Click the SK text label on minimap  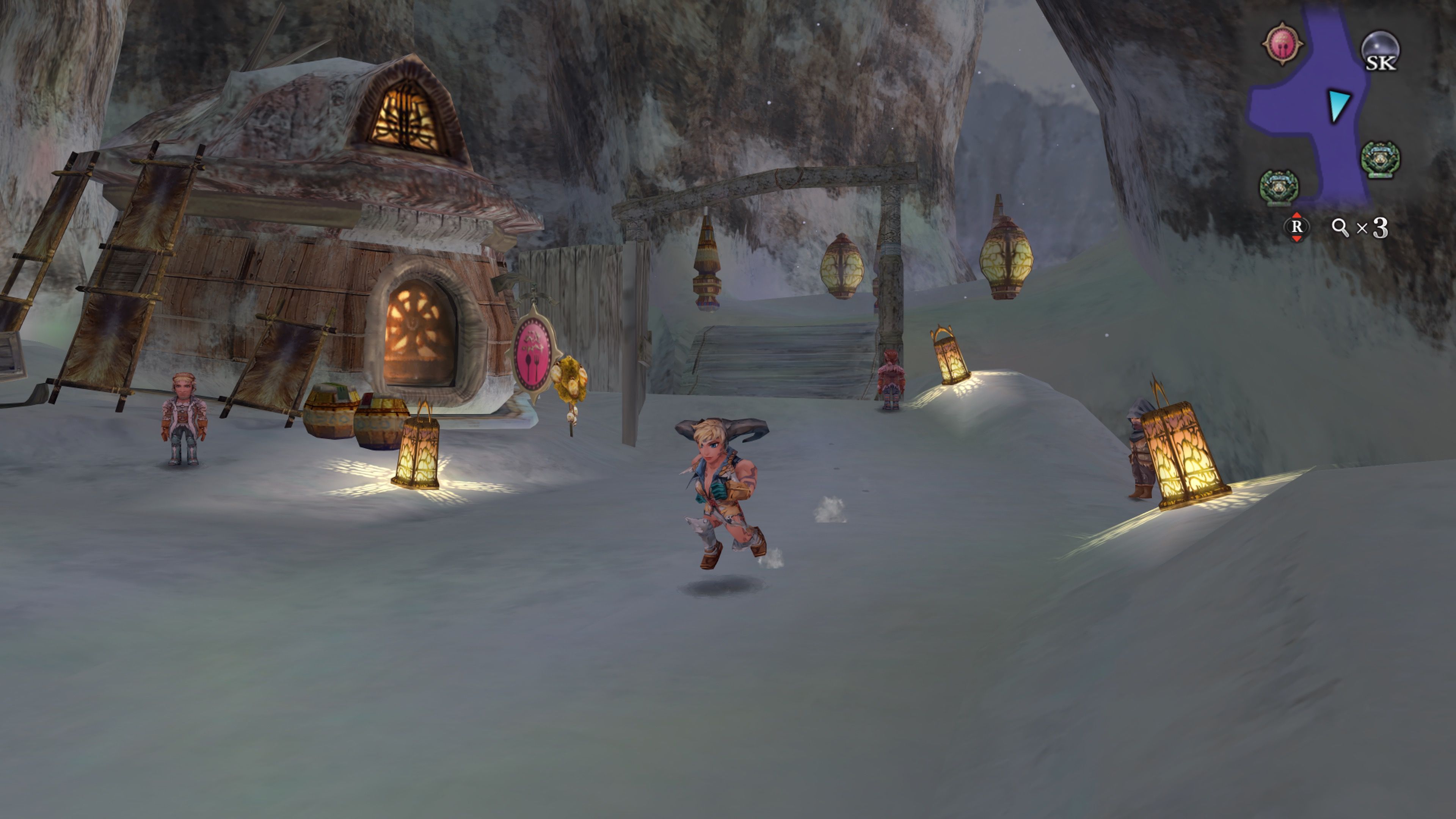(1382, 63)
